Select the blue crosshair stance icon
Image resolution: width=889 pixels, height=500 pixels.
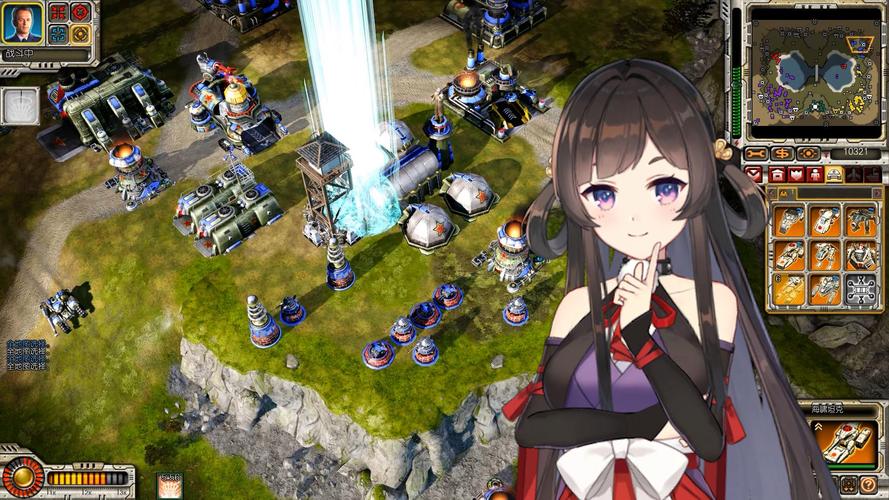pos(58,33)
